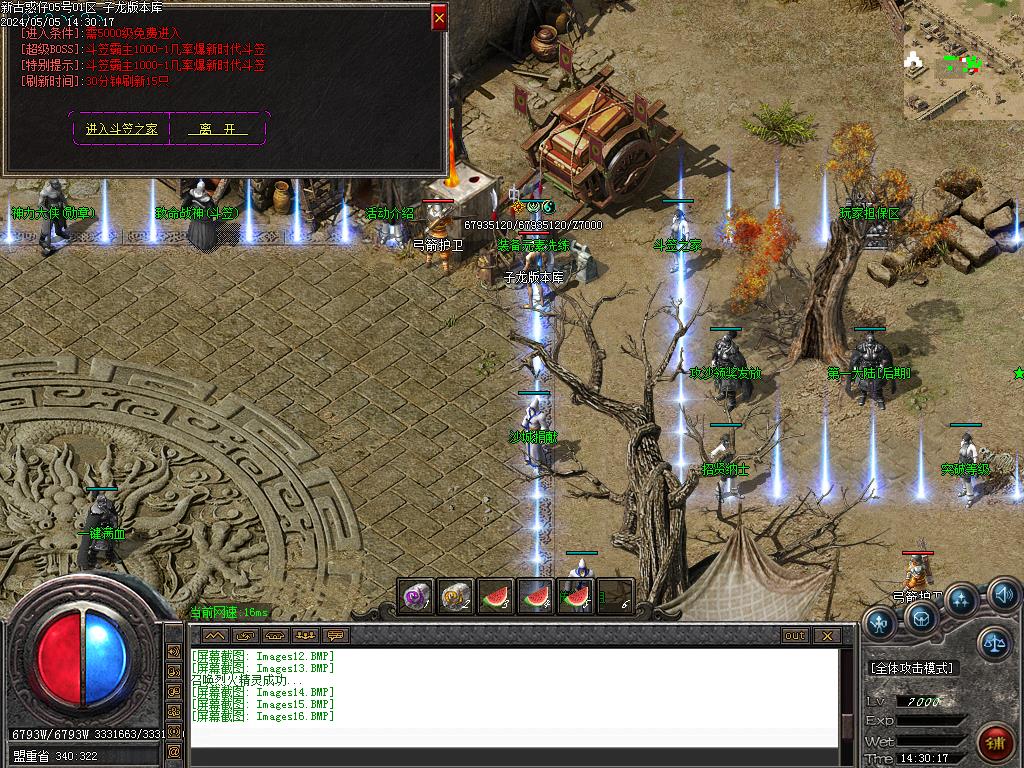
Task: Toggle sound with the speaker button
Action: pos(1003,596)
